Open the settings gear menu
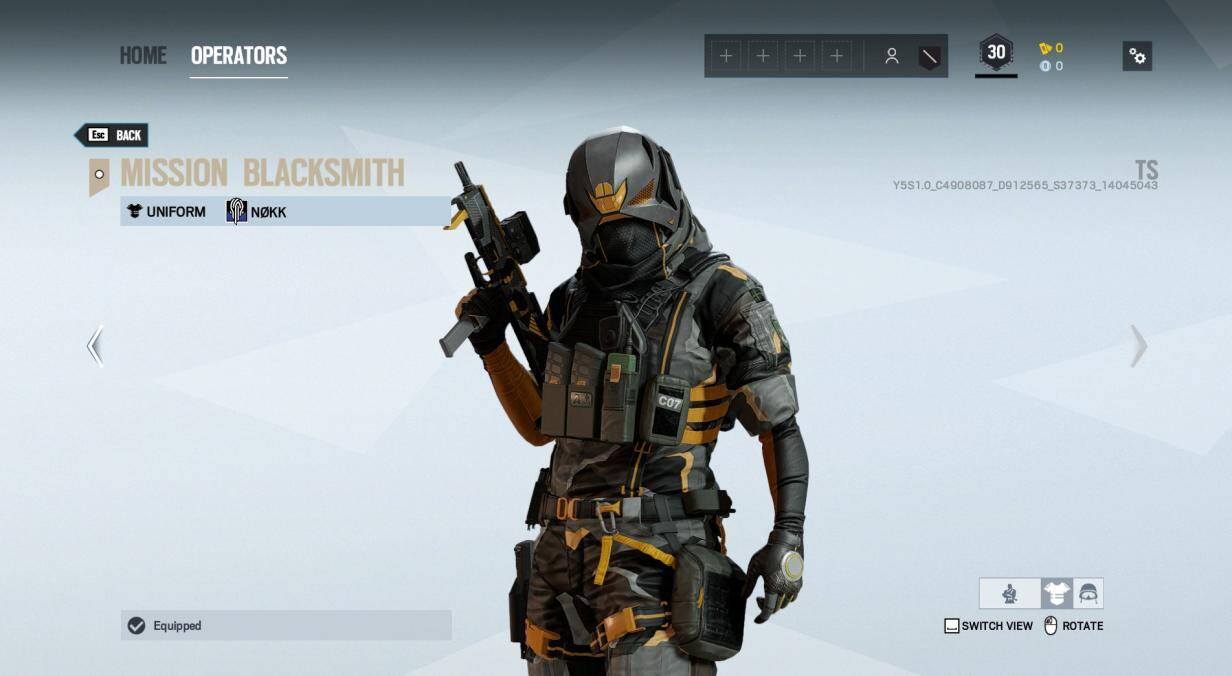Image resolution: width=1232 pixels, height=676 pixels. 1137,56
